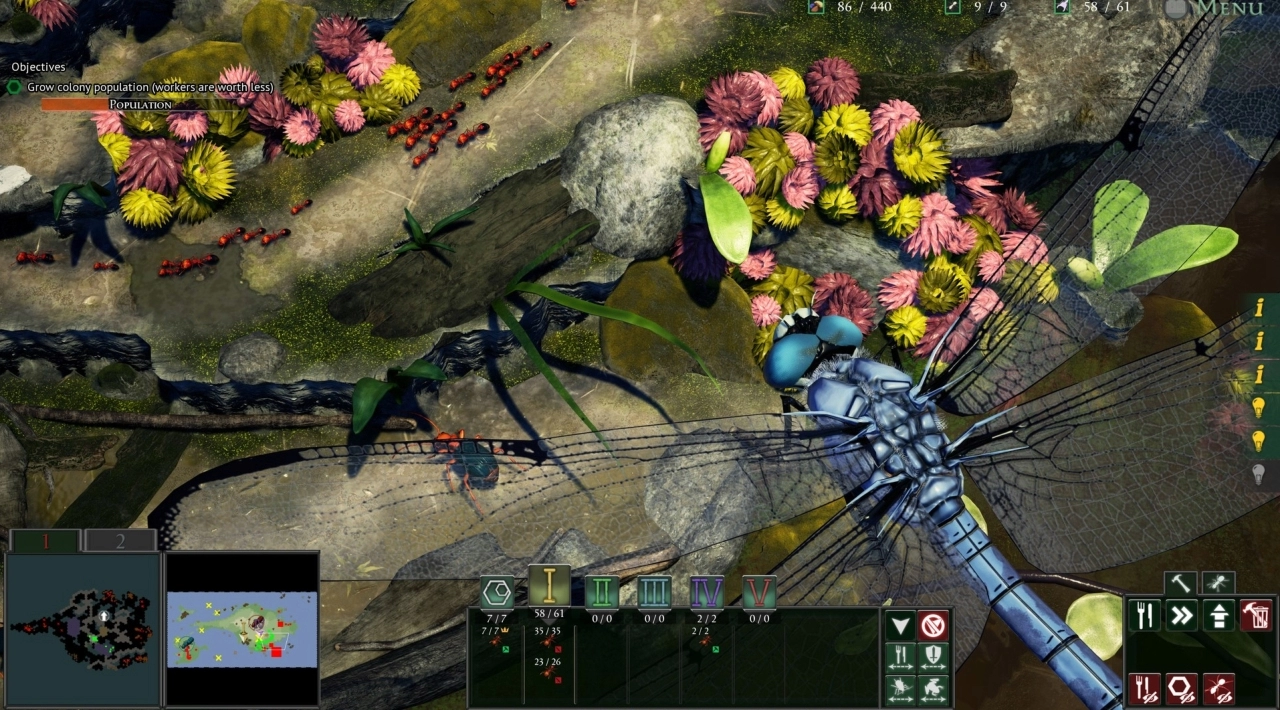Select pheromone group I
The height and width of the screenshot is (710, 1280).
pyautogui.click(x=549, y=587)
